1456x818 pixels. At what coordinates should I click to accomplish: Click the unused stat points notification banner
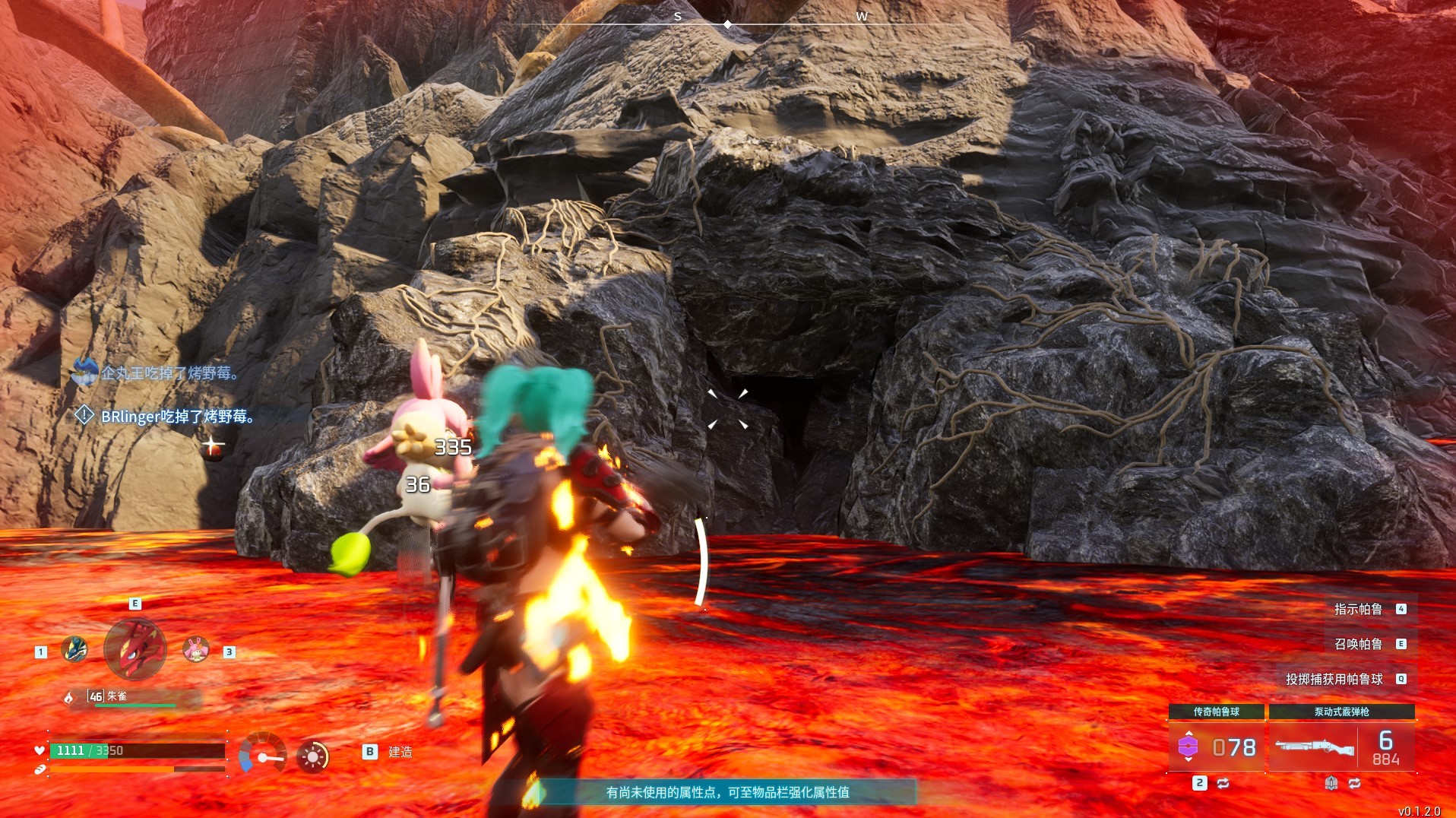(x=727, y=792)
